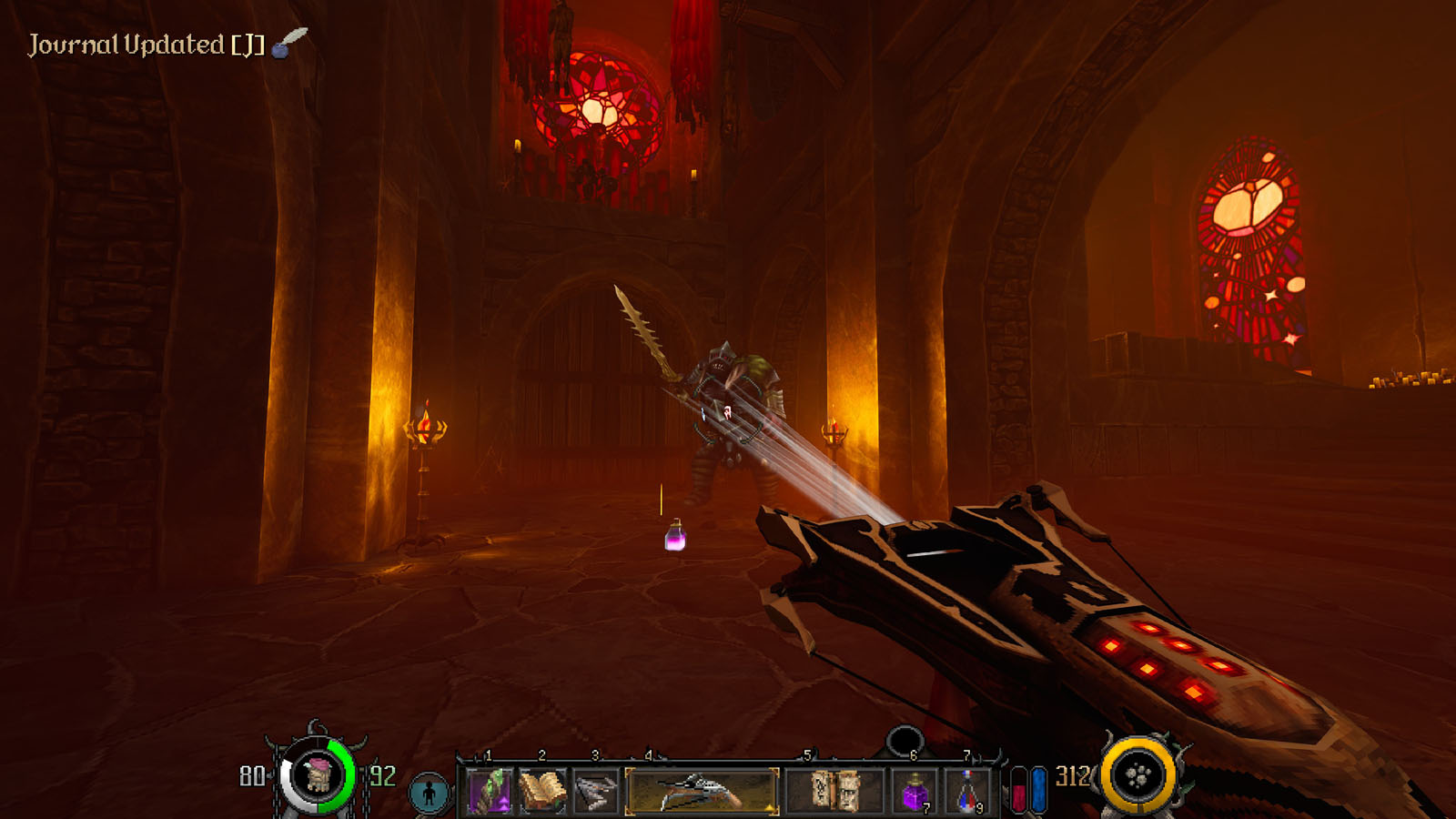1456x819 pixels.
Task: Use the purple potion in slot 6
Action: (x=914, y=790)
